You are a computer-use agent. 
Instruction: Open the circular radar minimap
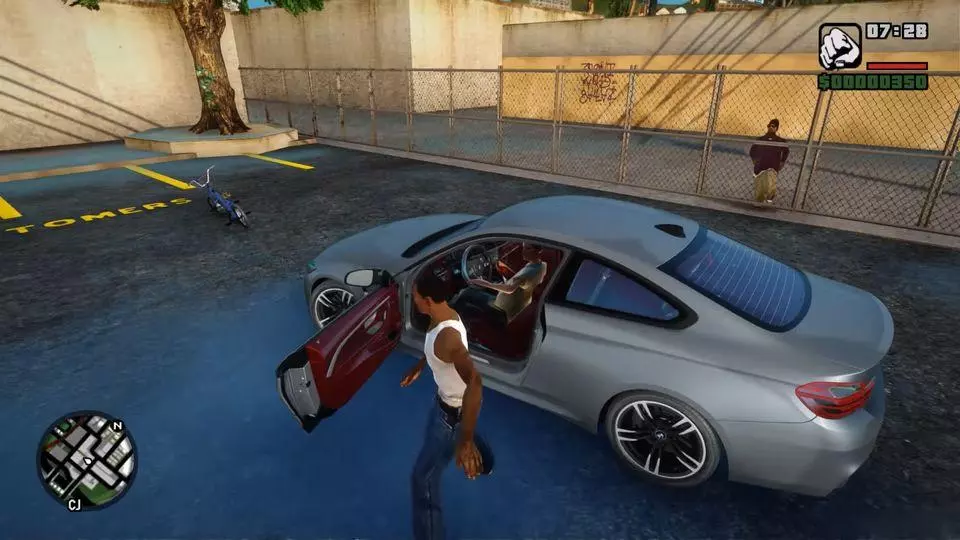(x=87, y=461)
